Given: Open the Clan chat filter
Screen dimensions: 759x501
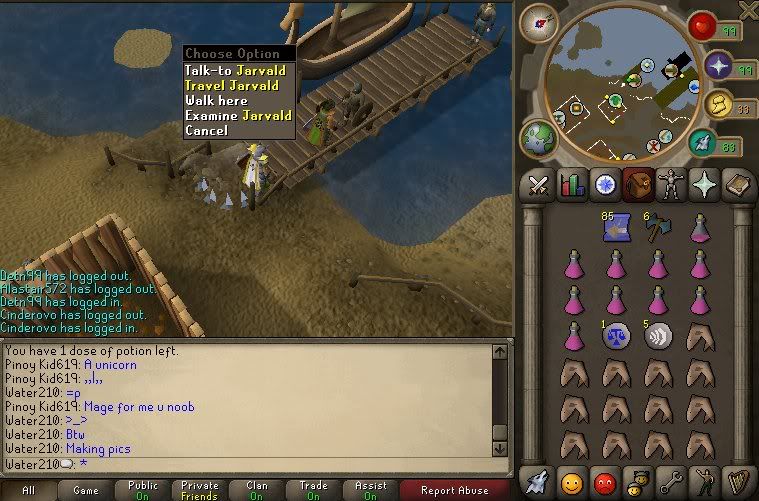Looking at the screenshot, I should click(x=257, y=490).
